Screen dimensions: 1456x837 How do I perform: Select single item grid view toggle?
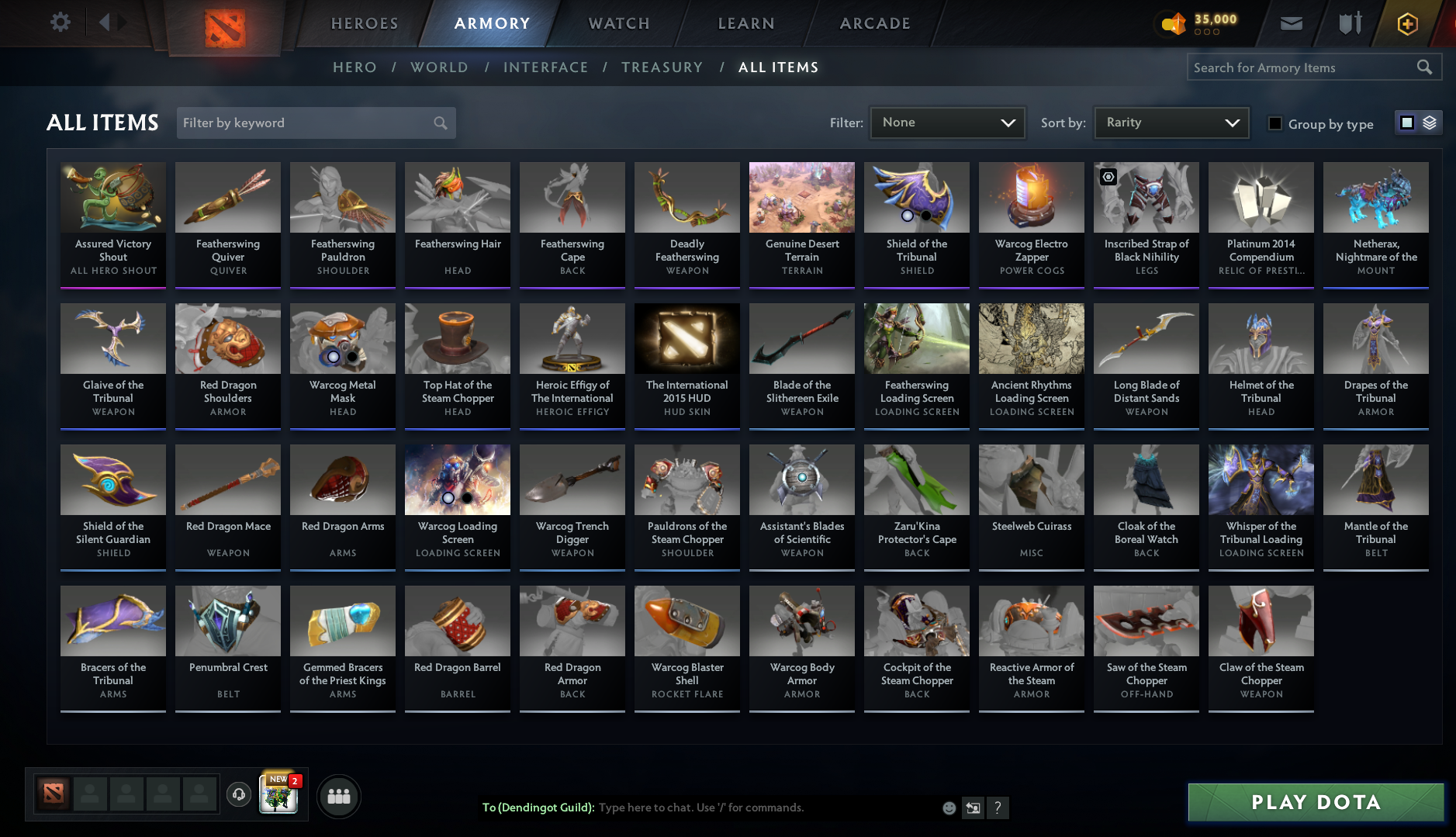[1406, 123]
